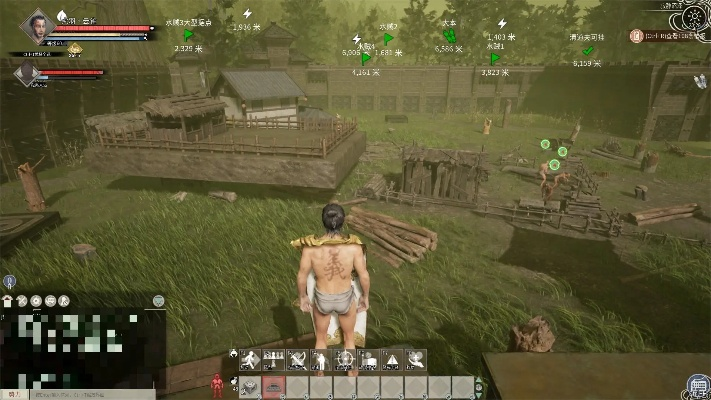Click the red armor figure icon

tap(215, 385)
